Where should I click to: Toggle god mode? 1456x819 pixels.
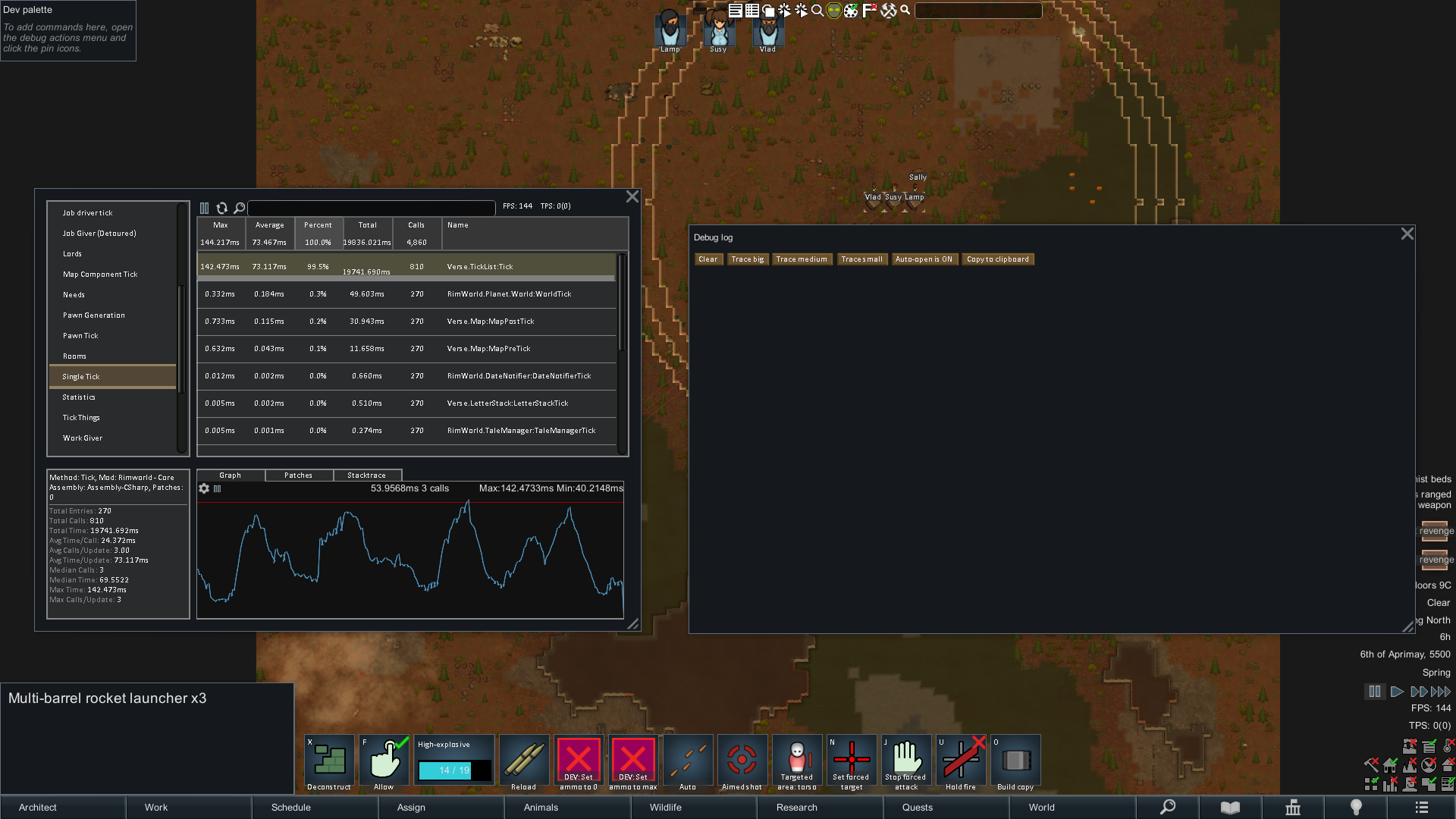click(833, 11)
